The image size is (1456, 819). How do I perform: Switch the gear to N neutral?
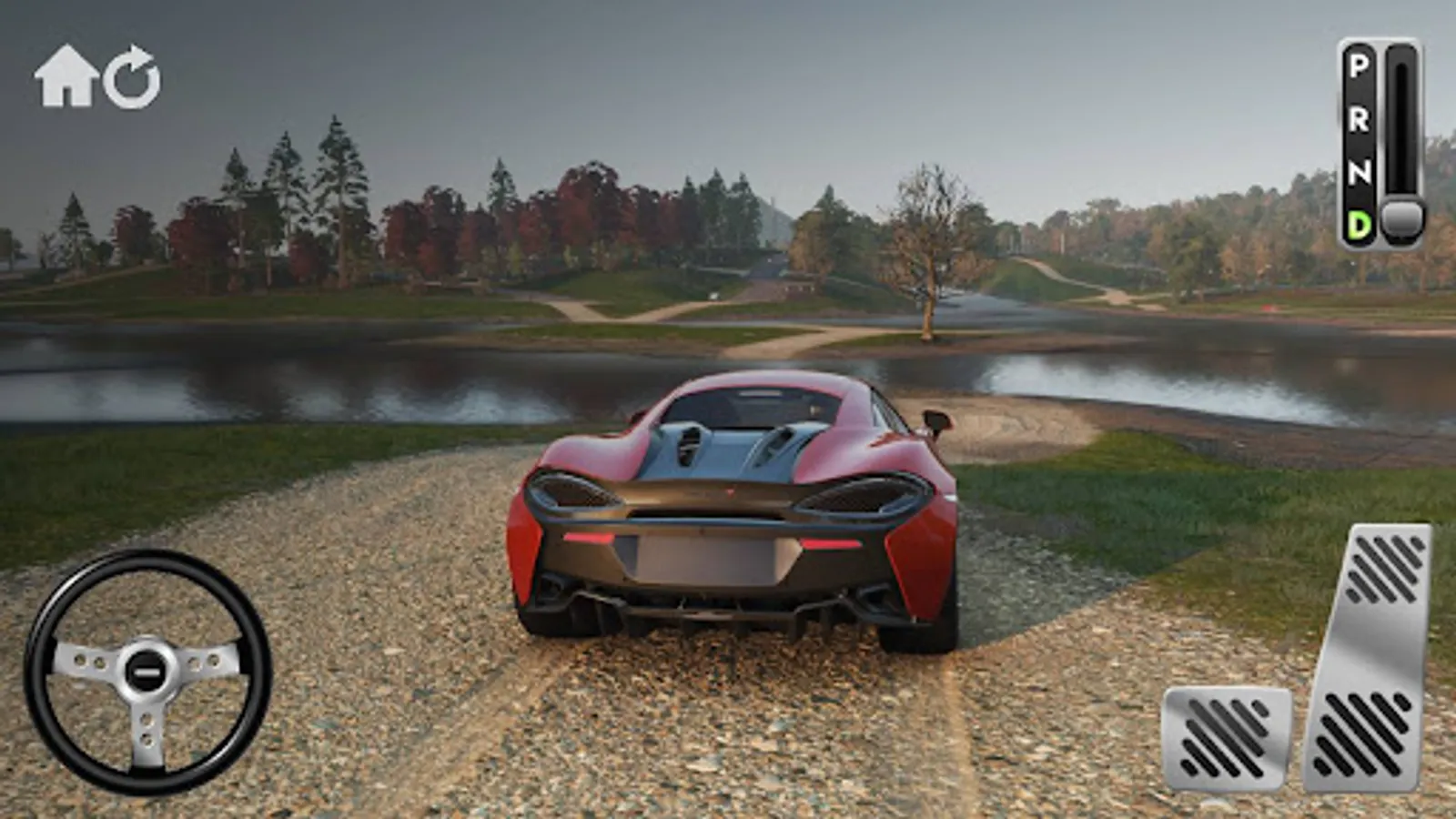click(x=1358, y=171)
